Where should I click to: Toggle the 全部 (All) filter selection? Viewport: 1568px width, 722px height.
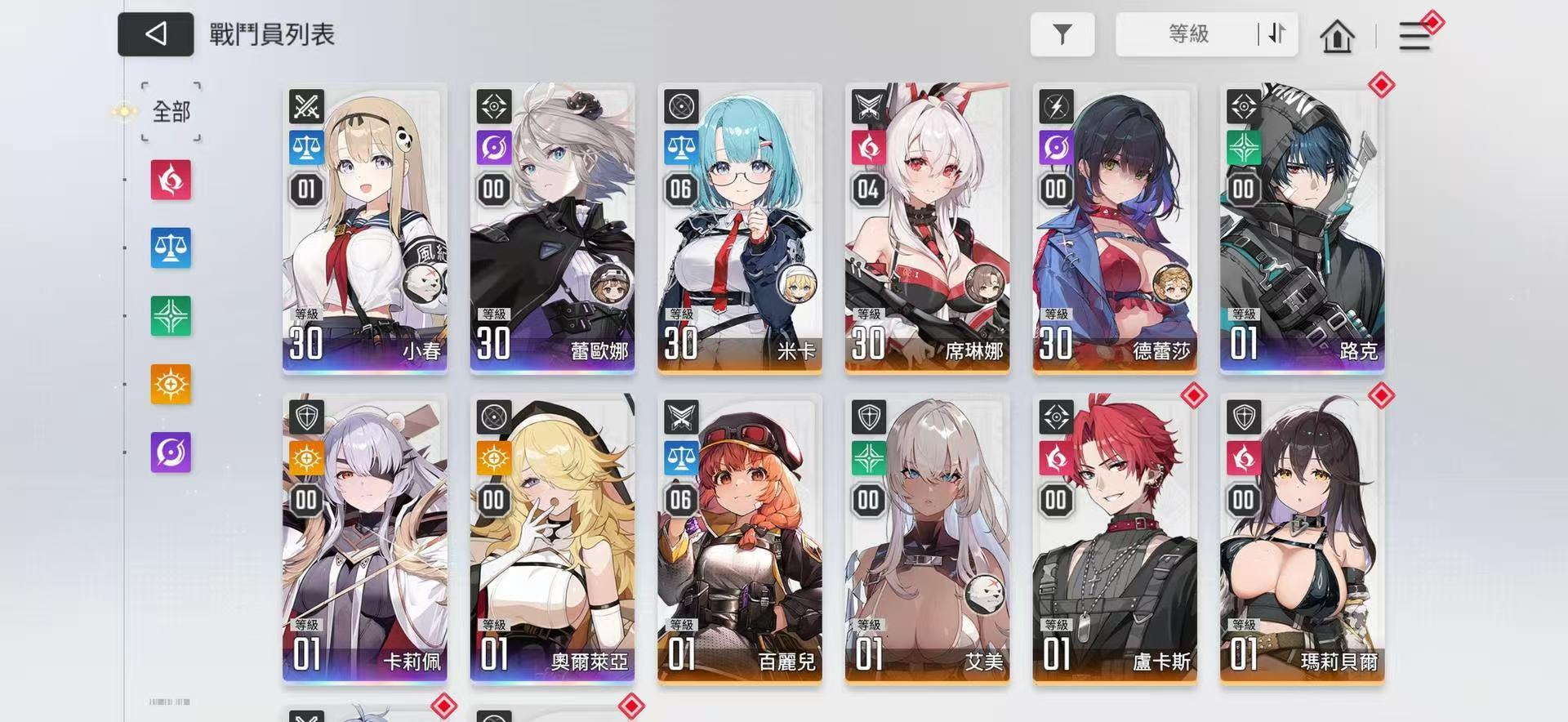click(171, 112)
